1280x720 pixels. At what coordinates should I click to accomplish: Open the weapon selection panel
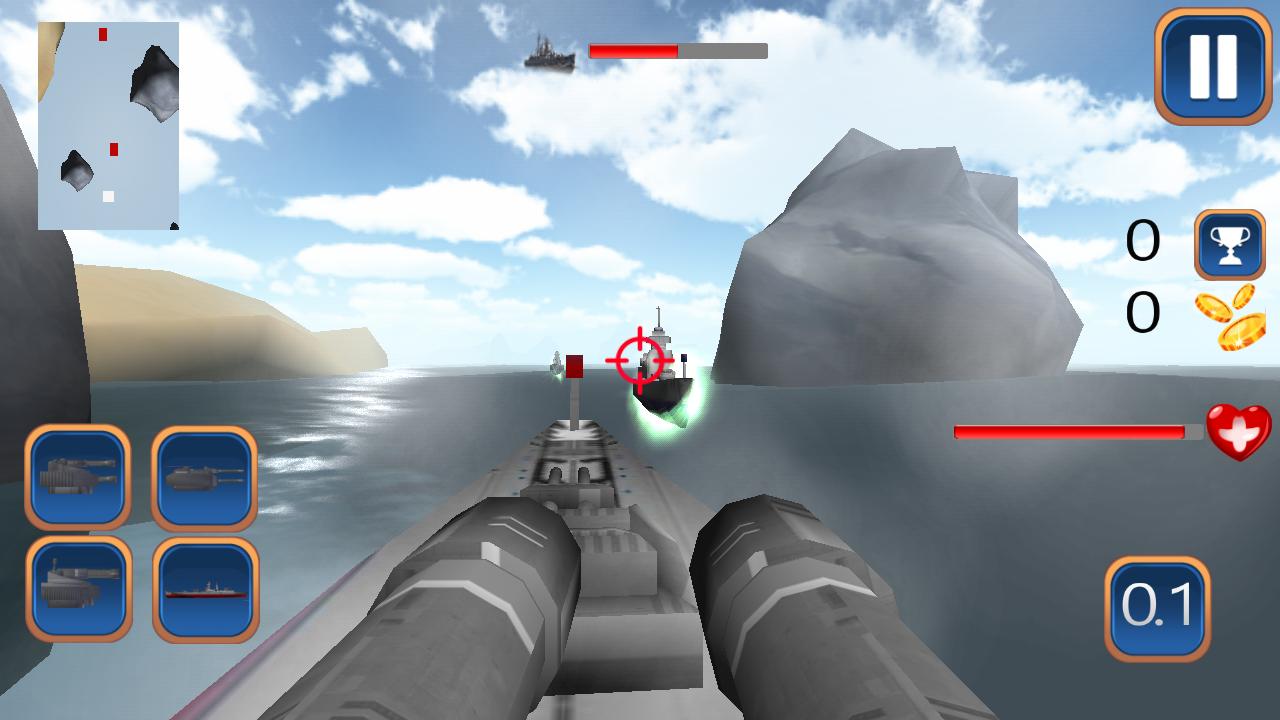[x=140, y=535]
